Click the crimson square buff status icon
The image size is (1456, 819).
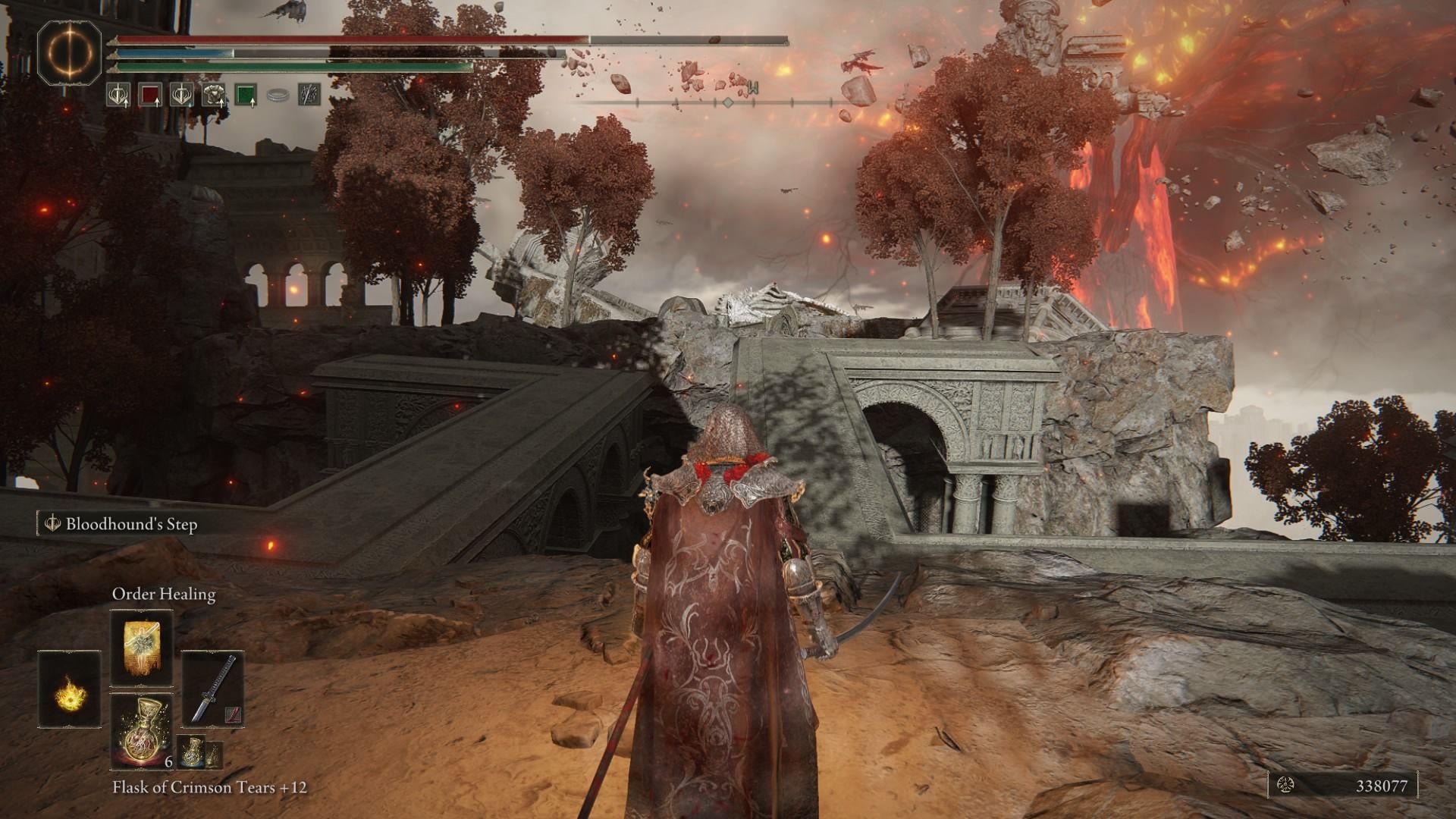click(x=151, y=96)
